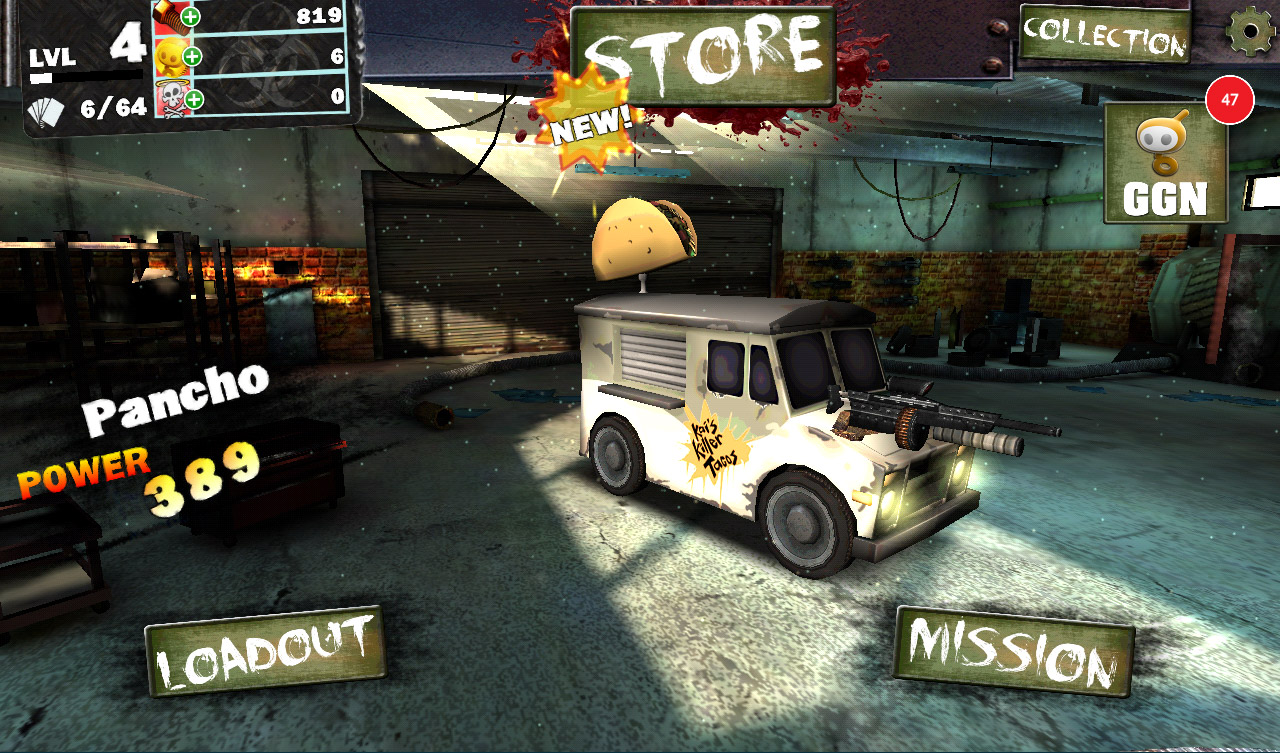Go to the Loadout screen
The image size is (1280, 753).
tap(265, 652)
